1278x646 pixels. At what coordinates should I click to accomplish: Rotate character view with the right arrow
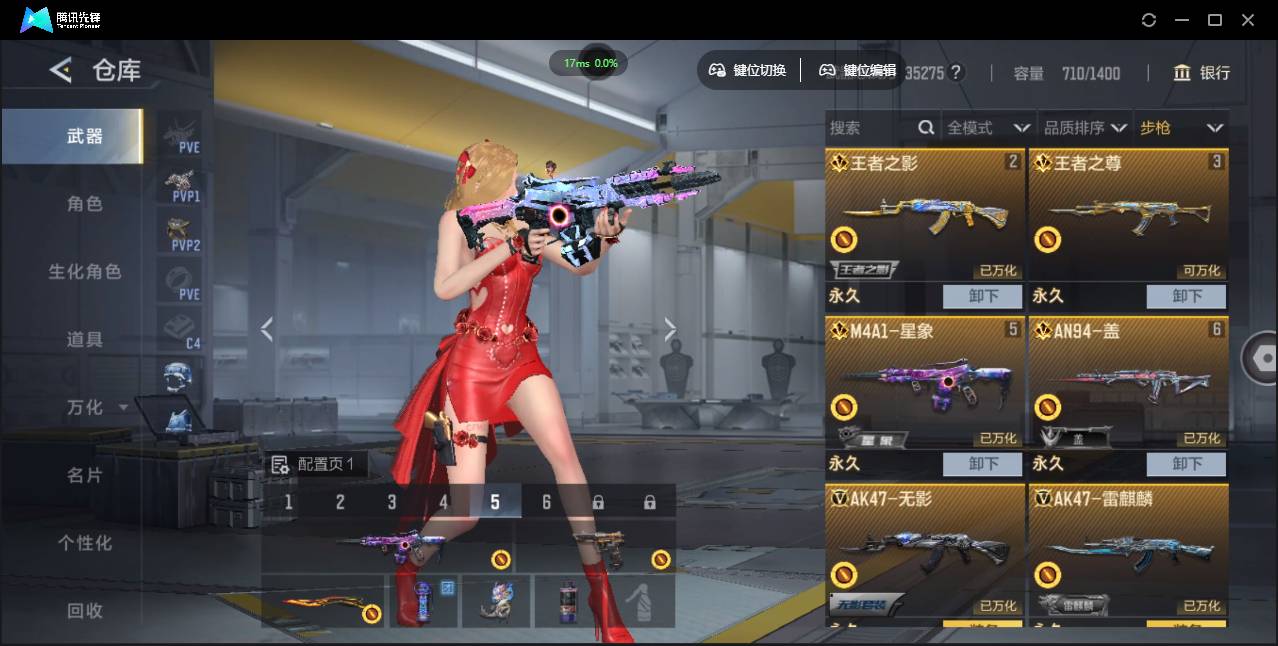click(670, 329)
